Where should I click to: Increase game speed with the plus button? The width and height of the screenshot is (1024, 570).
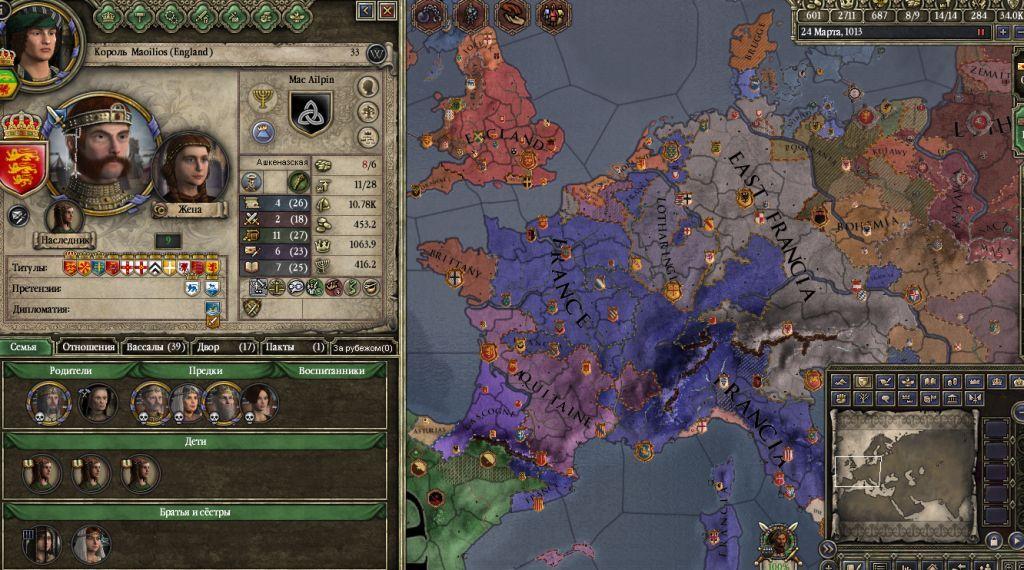[x=1003, y=31]
